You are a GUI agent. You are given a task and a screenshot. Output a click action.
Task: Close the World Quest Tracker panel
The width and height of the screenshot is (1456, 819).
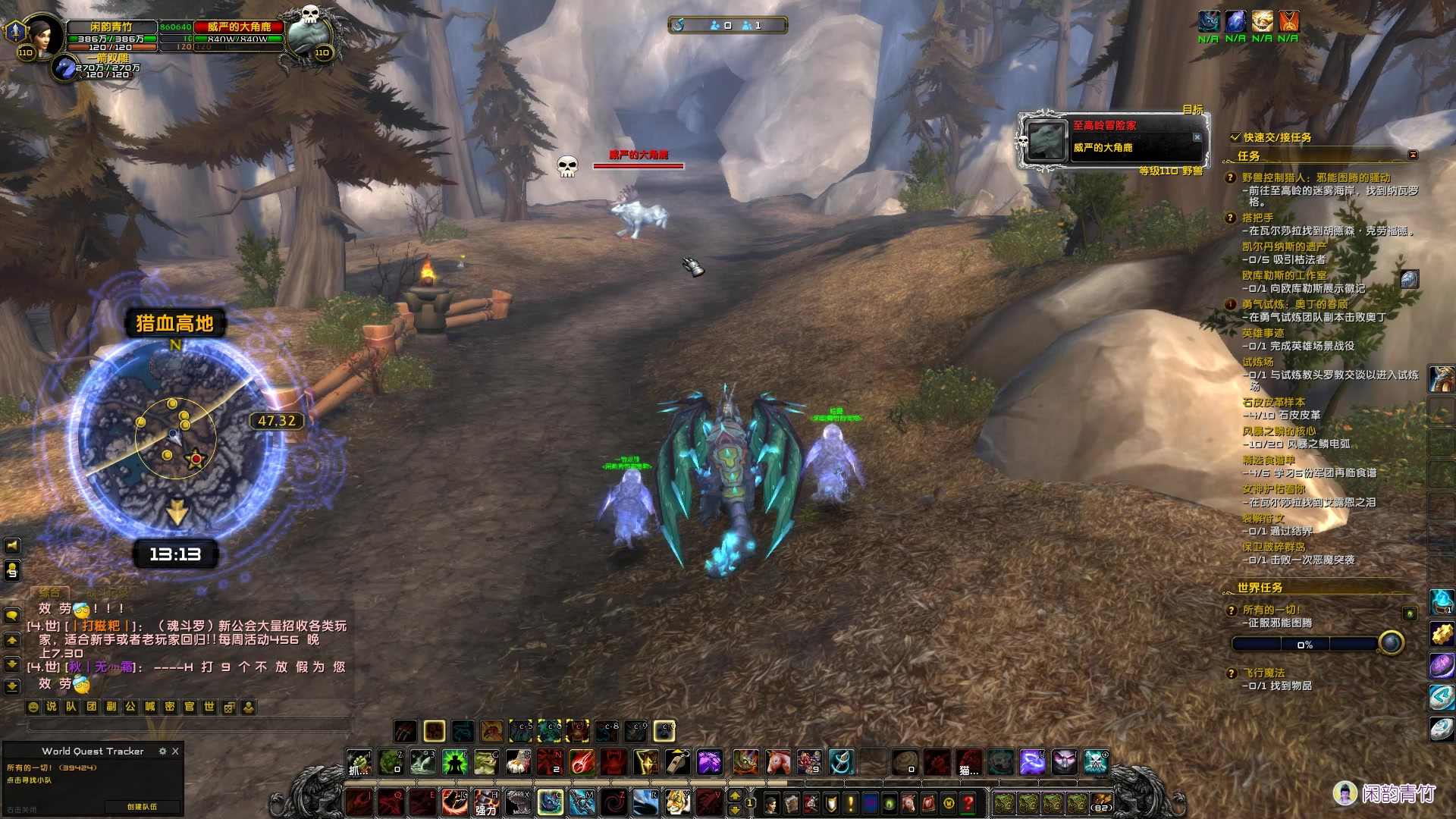point(175,751)
